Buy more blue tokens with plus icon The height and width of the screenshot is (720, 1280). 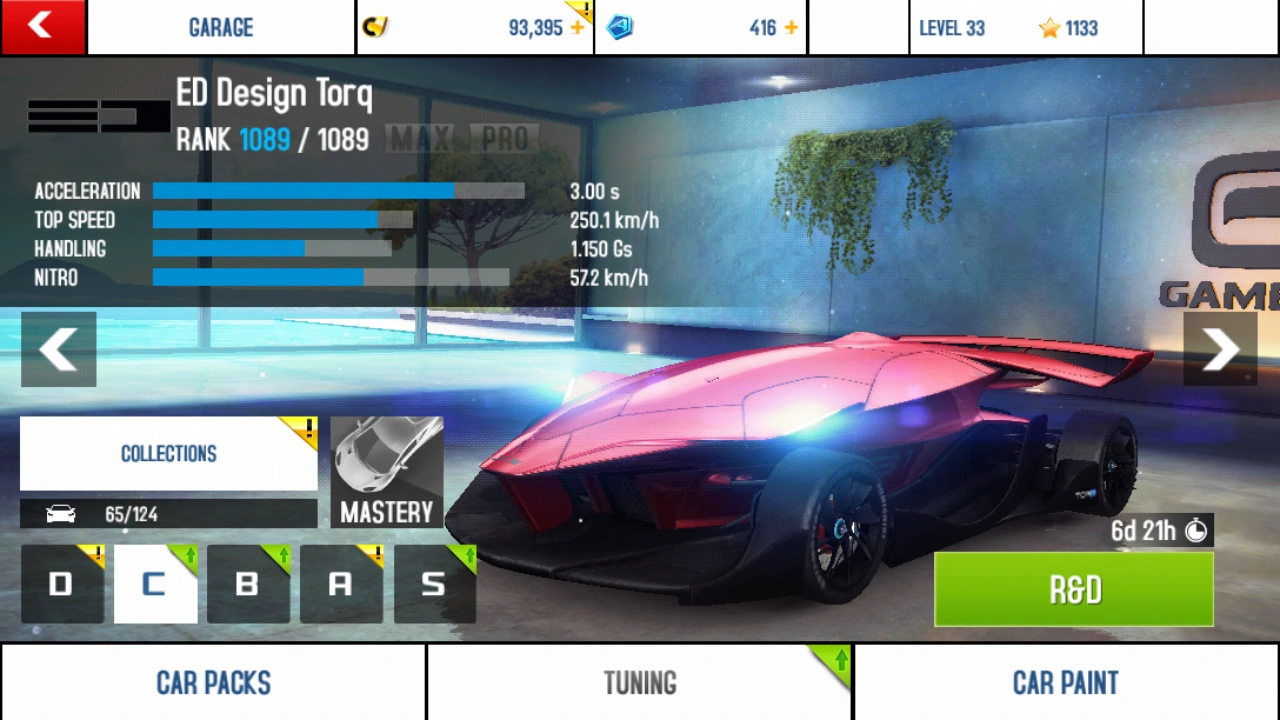(x=791, y=28)
